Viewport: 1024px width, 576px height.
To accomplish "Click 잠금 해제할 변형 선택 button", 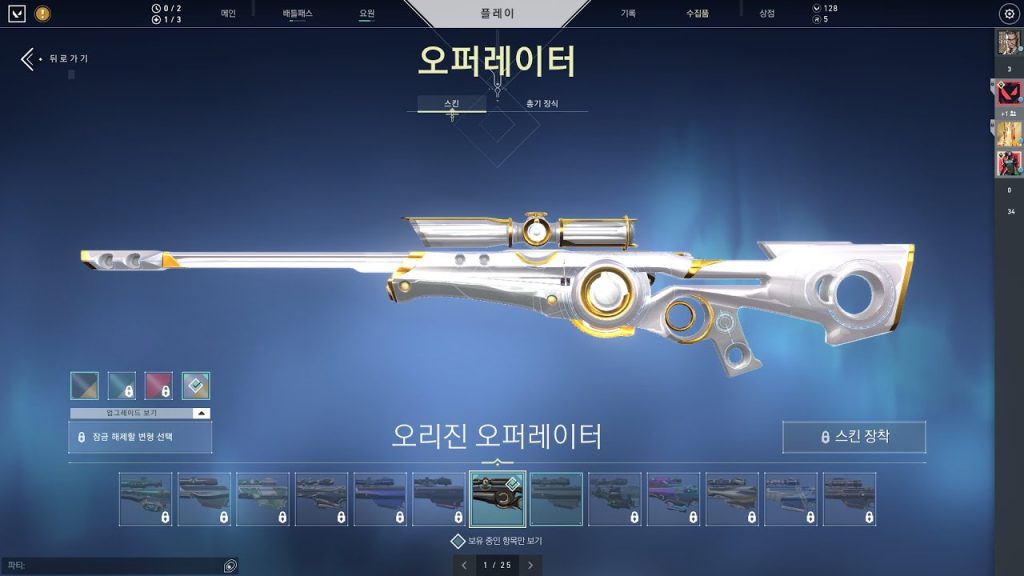I will [x=140, y=437].
